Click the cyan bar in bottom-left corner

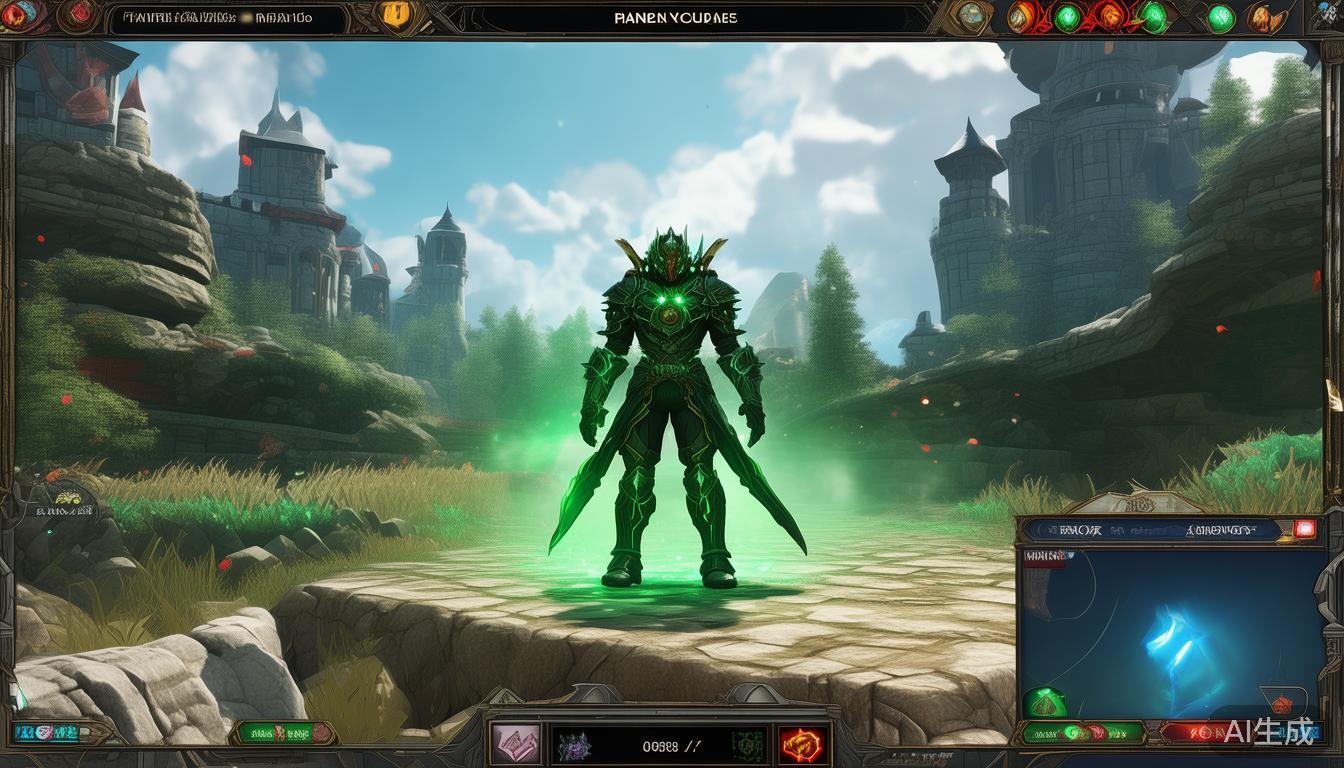pos(45,733)
